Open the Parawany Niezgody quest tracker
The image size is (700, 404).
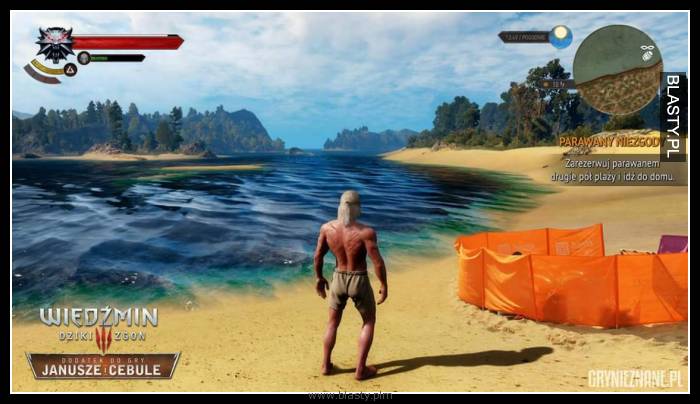609,142
